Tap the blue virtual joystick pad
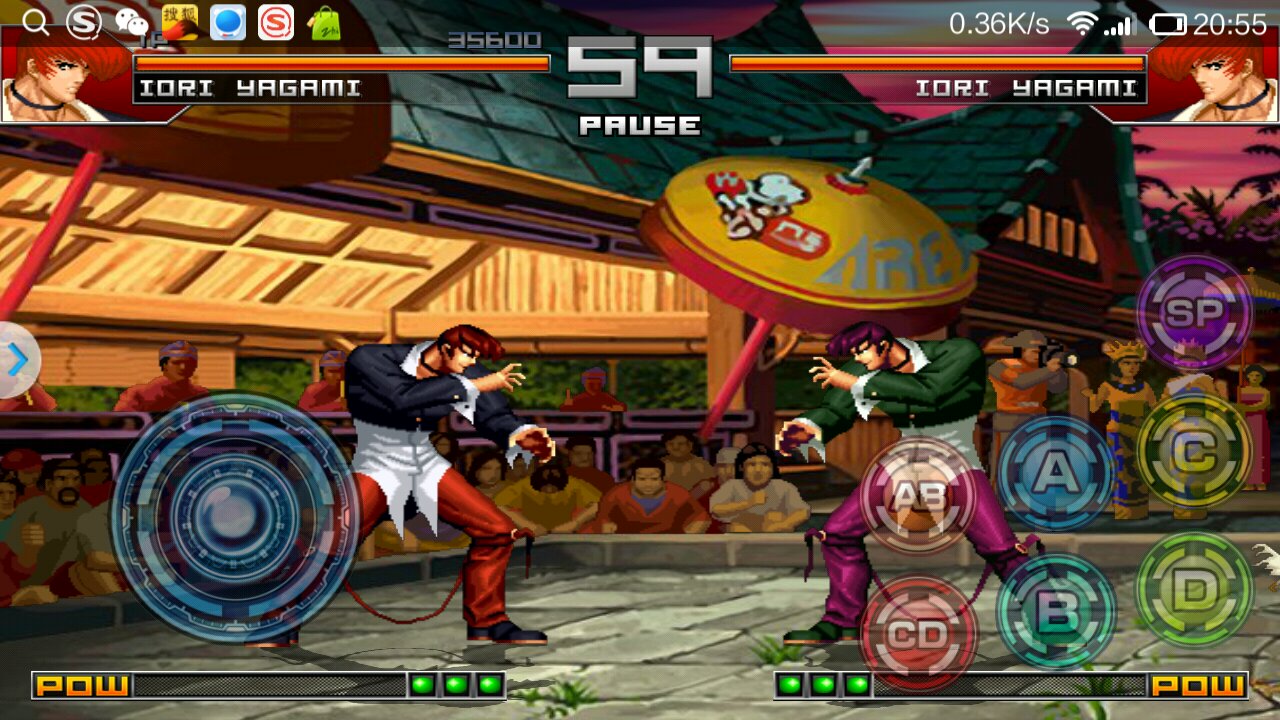Image resolution: width=1280 pixels, height=720 pixels. [235, 517]
